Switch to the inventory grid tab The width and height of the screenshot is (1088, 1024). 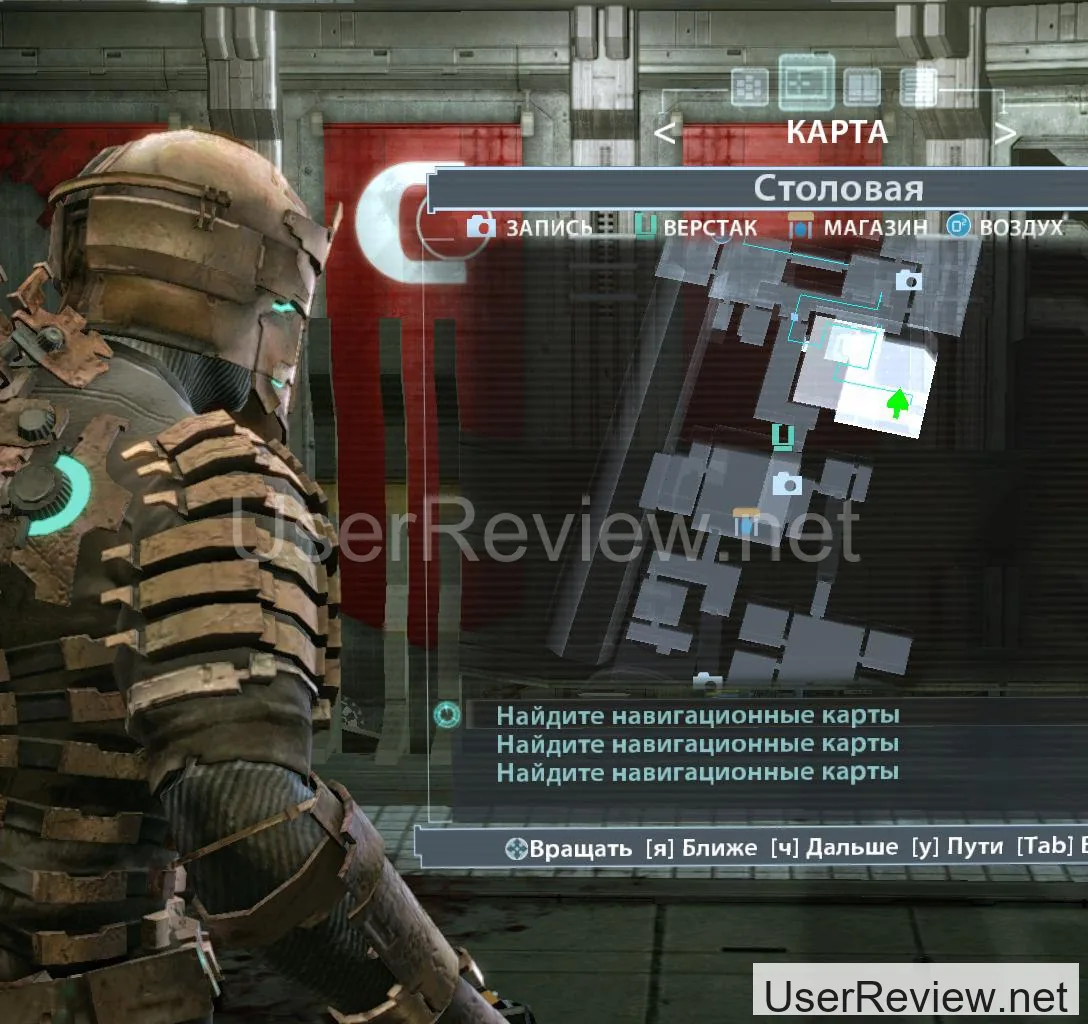[749, 87]
